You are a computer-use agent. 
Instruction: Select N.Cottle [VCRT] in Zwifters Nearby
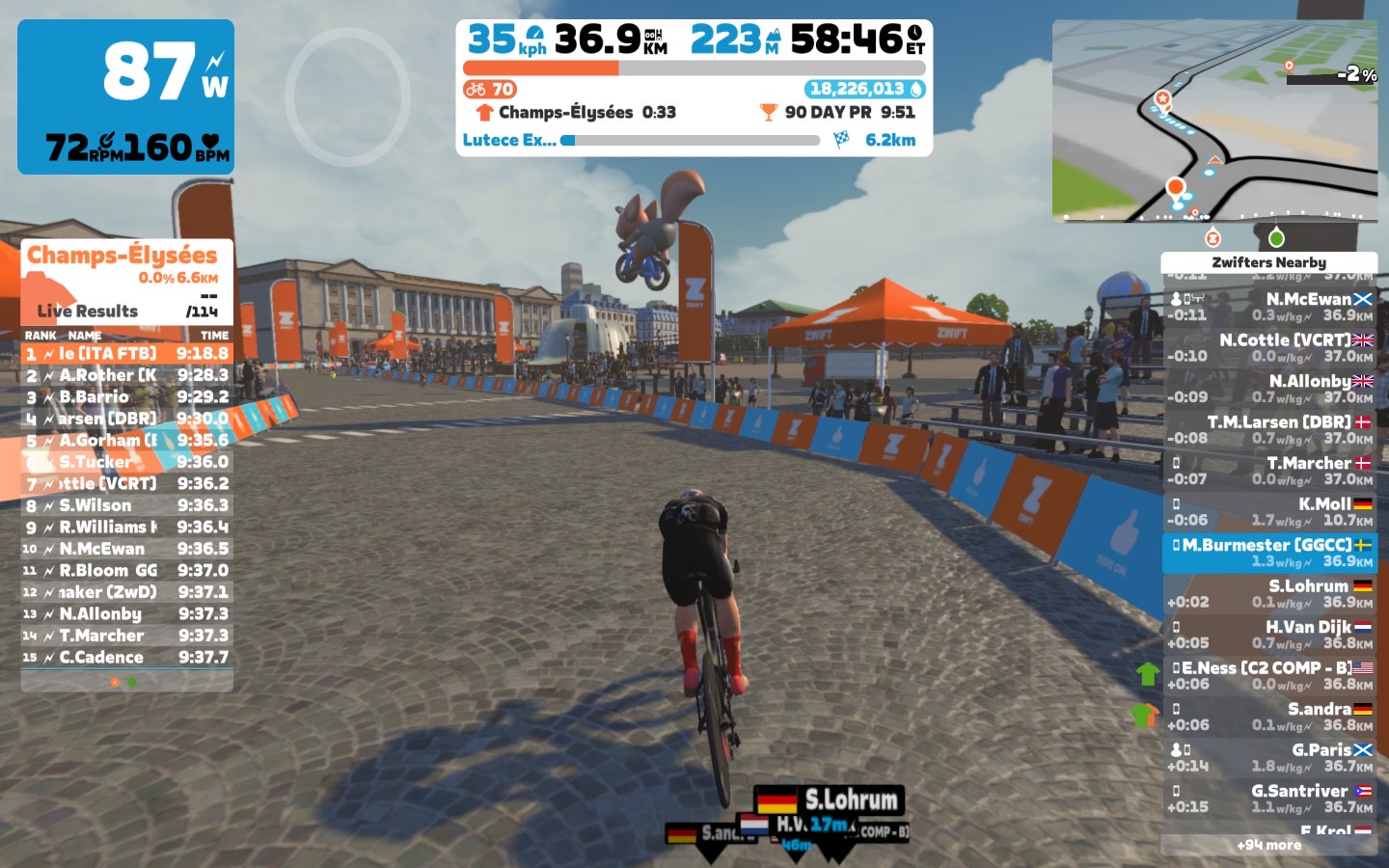coord(1269,347)
